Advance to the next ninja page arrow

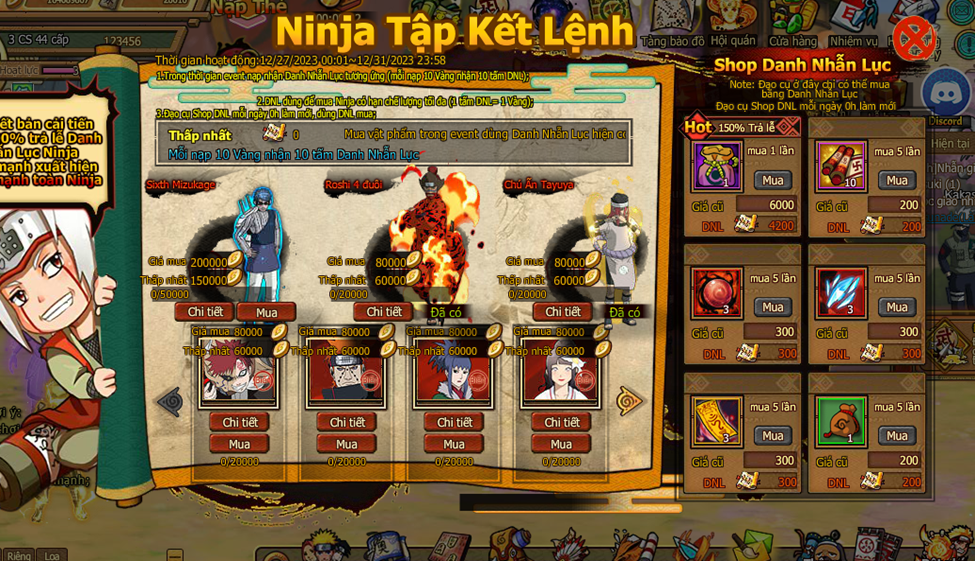coord(629,402)
